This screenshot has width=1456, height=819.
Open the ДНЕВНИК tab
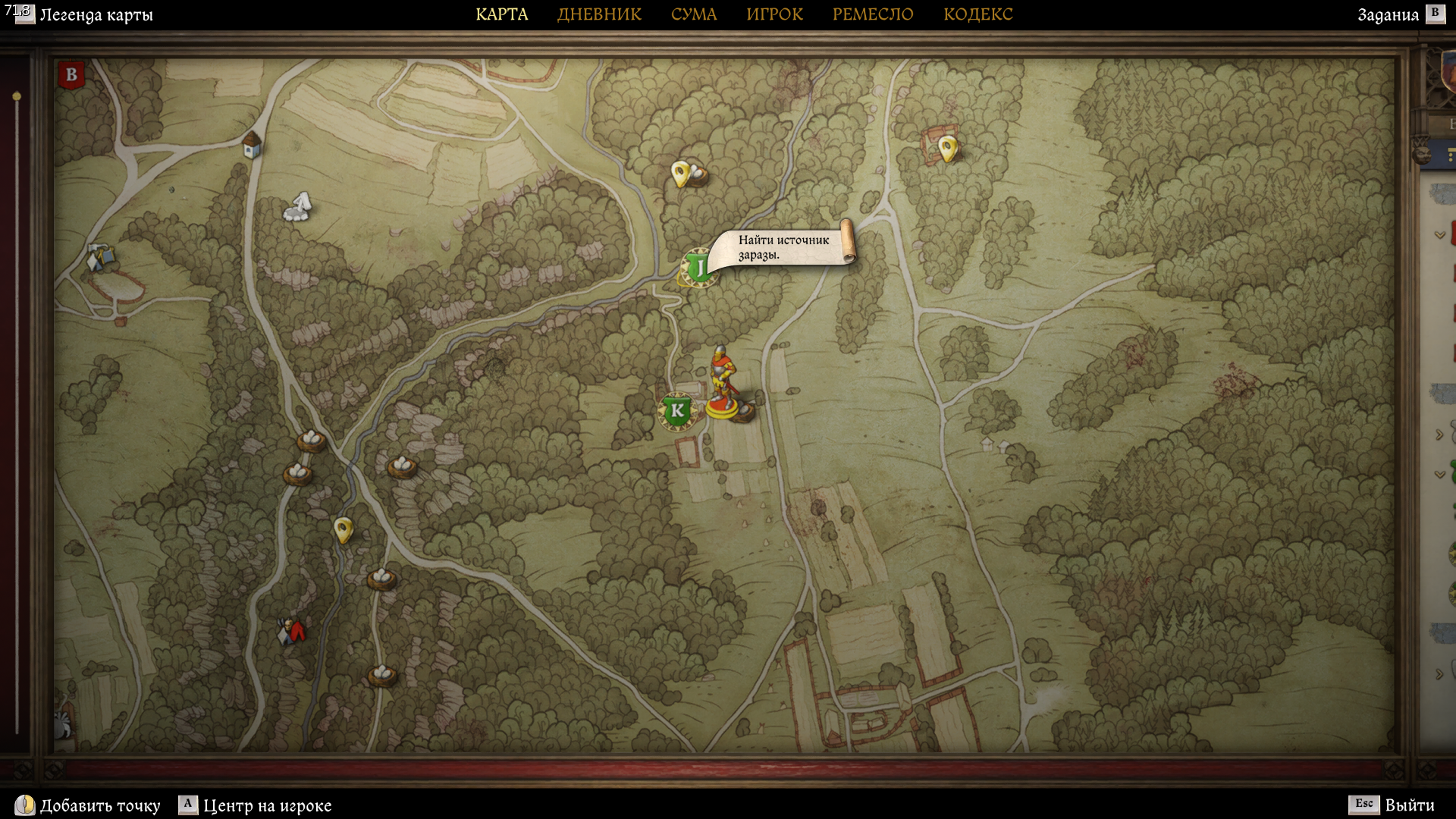tap(599, 14)
